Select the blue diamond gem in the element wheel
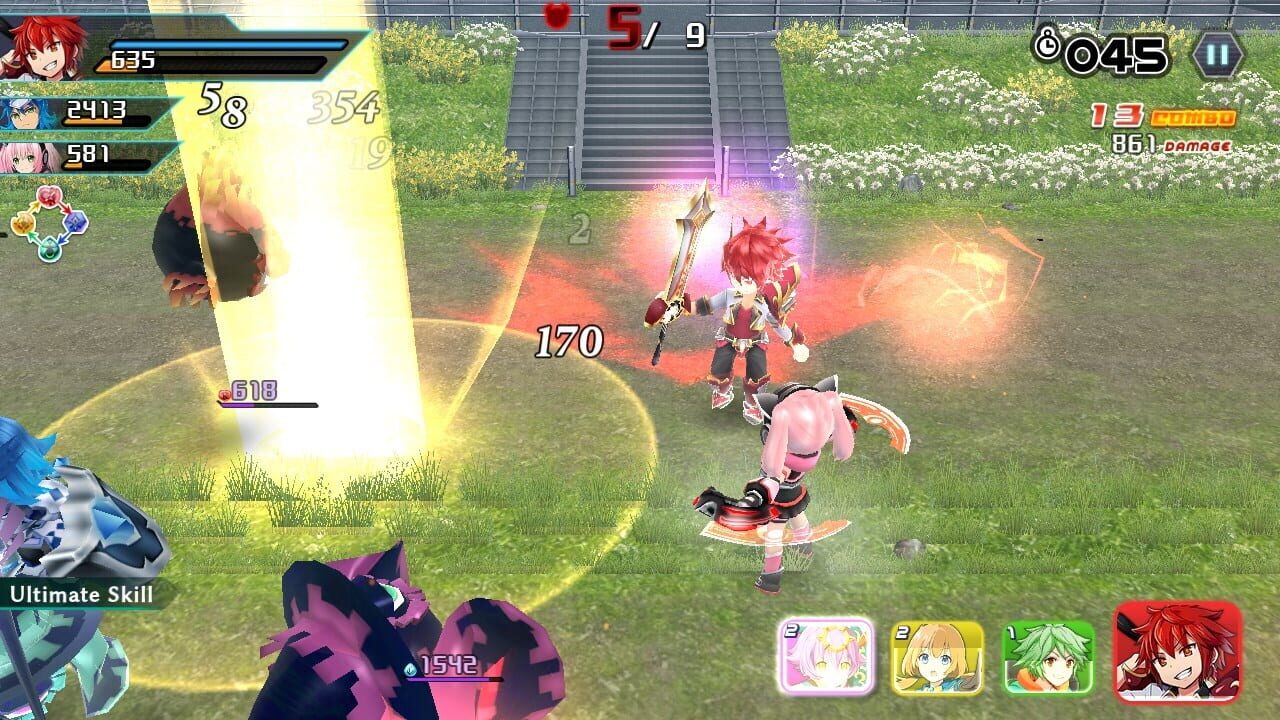This screenshot has height=720, width=1280. point(75,223)
